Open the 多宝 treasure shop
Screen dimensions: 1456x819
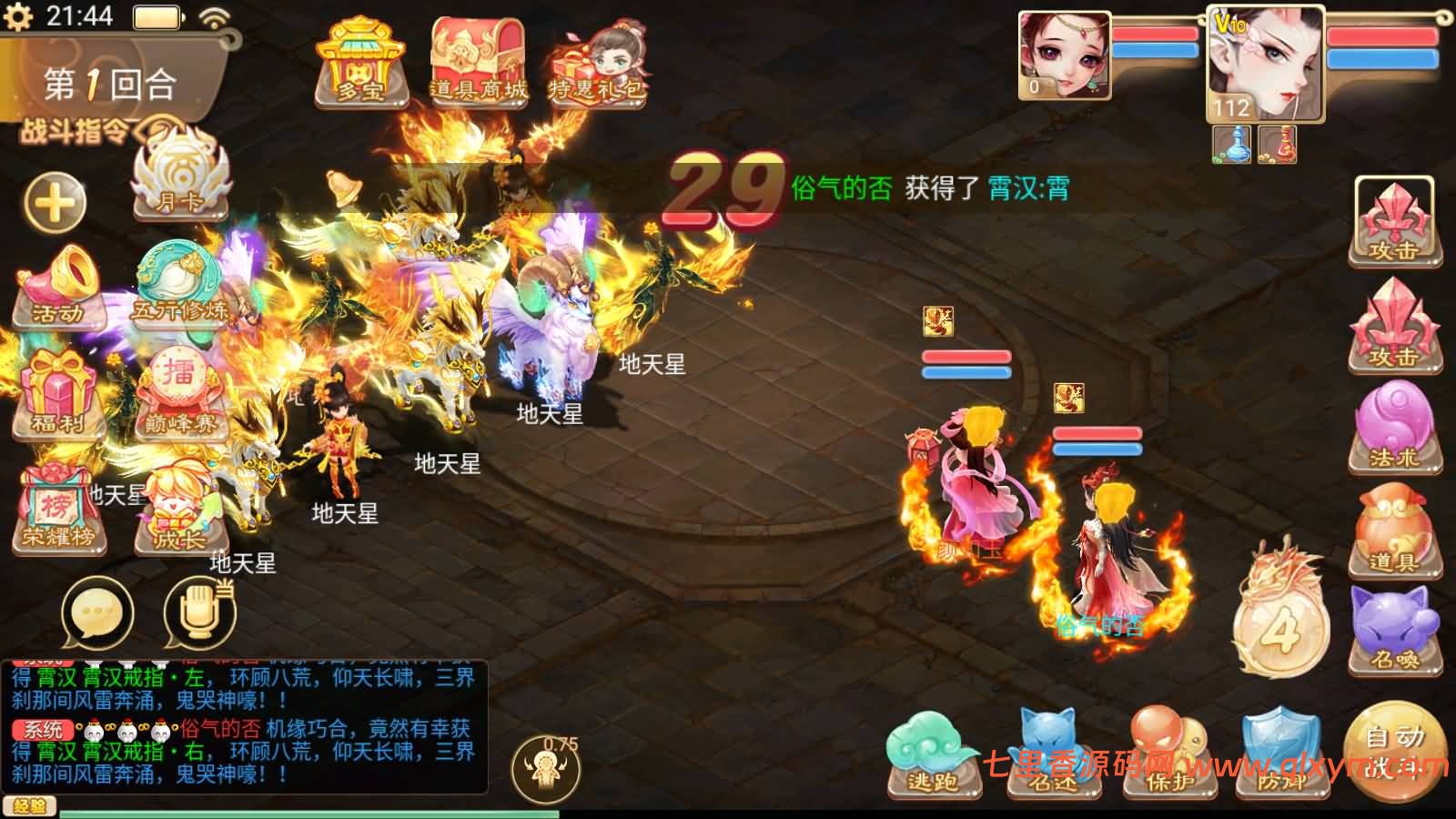coord(362,59)
